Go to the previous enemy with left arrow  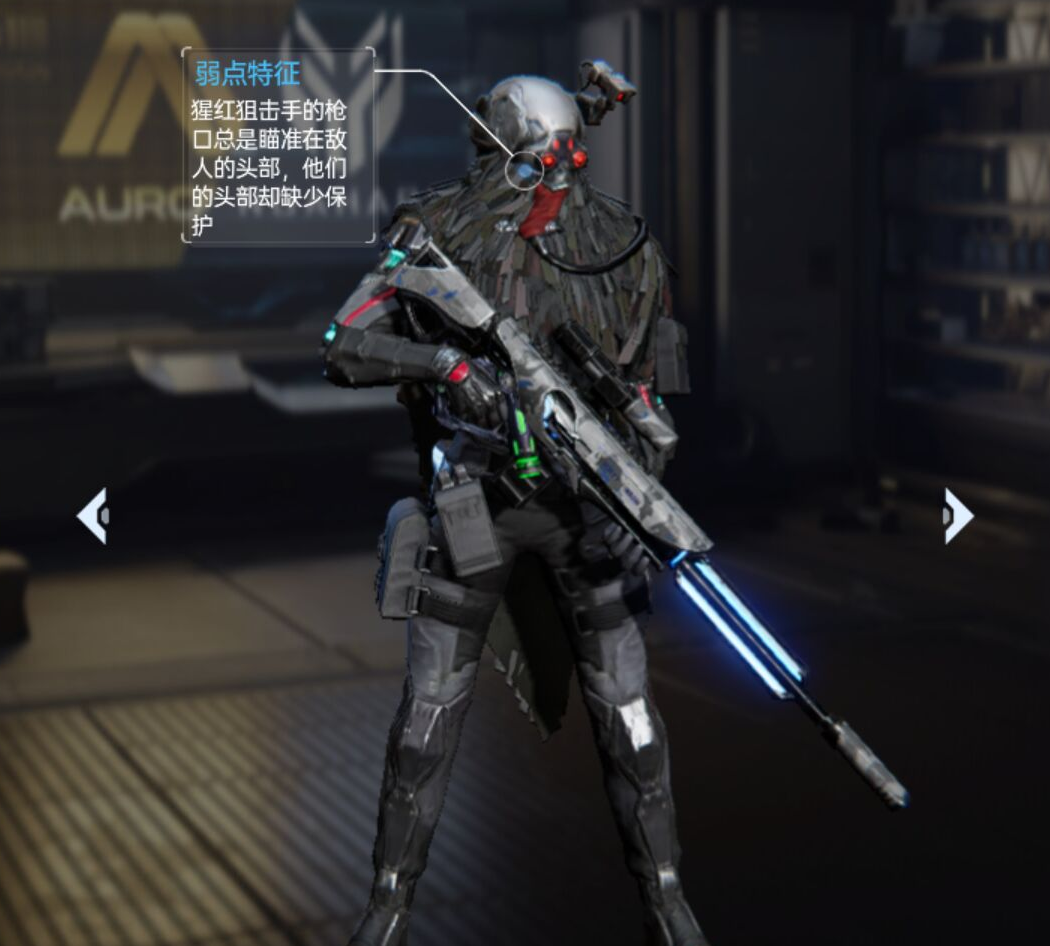93,516
